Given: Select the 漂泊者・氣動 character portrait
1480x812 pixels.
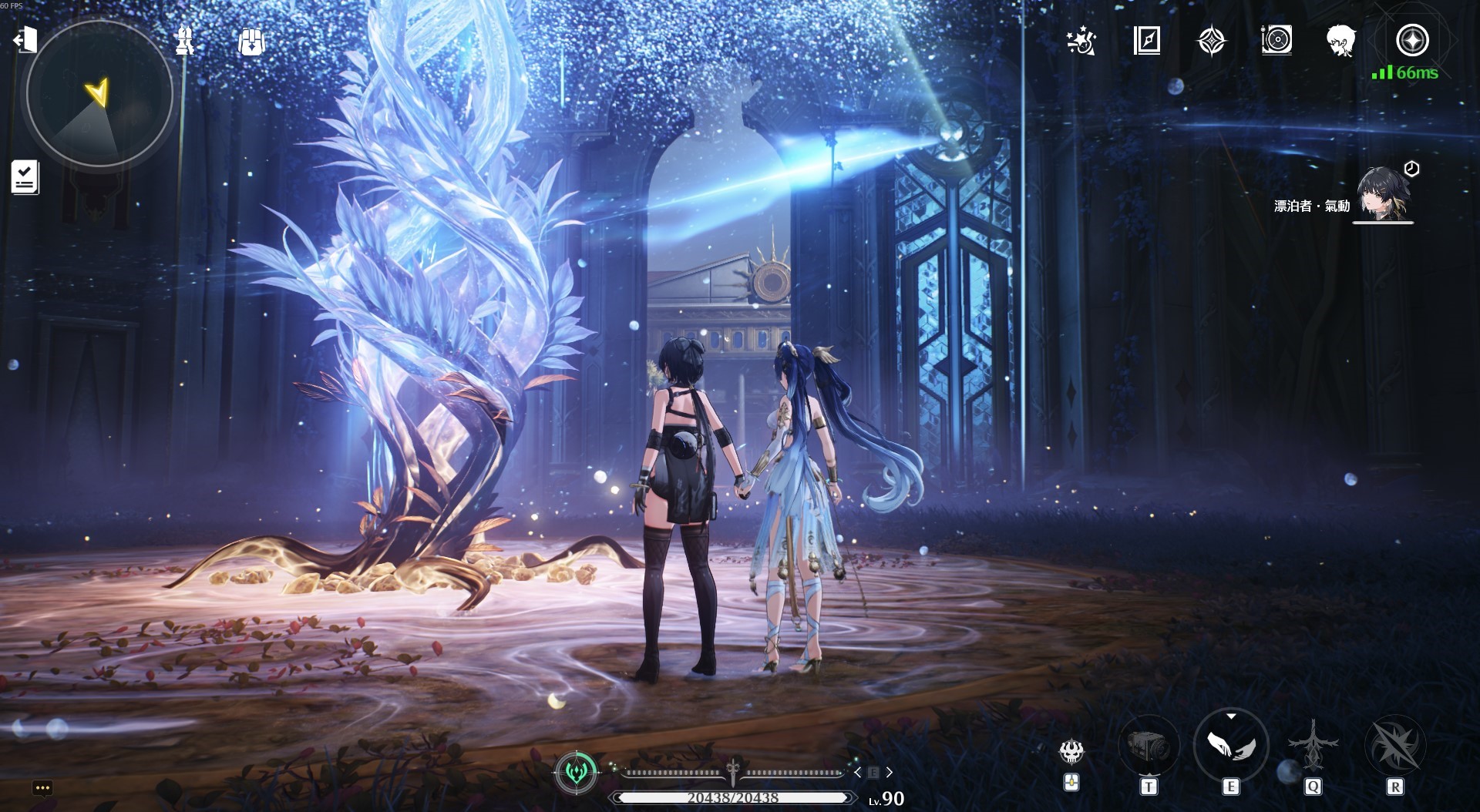Looking at the screenshot, I should (x=1382, y=194).
